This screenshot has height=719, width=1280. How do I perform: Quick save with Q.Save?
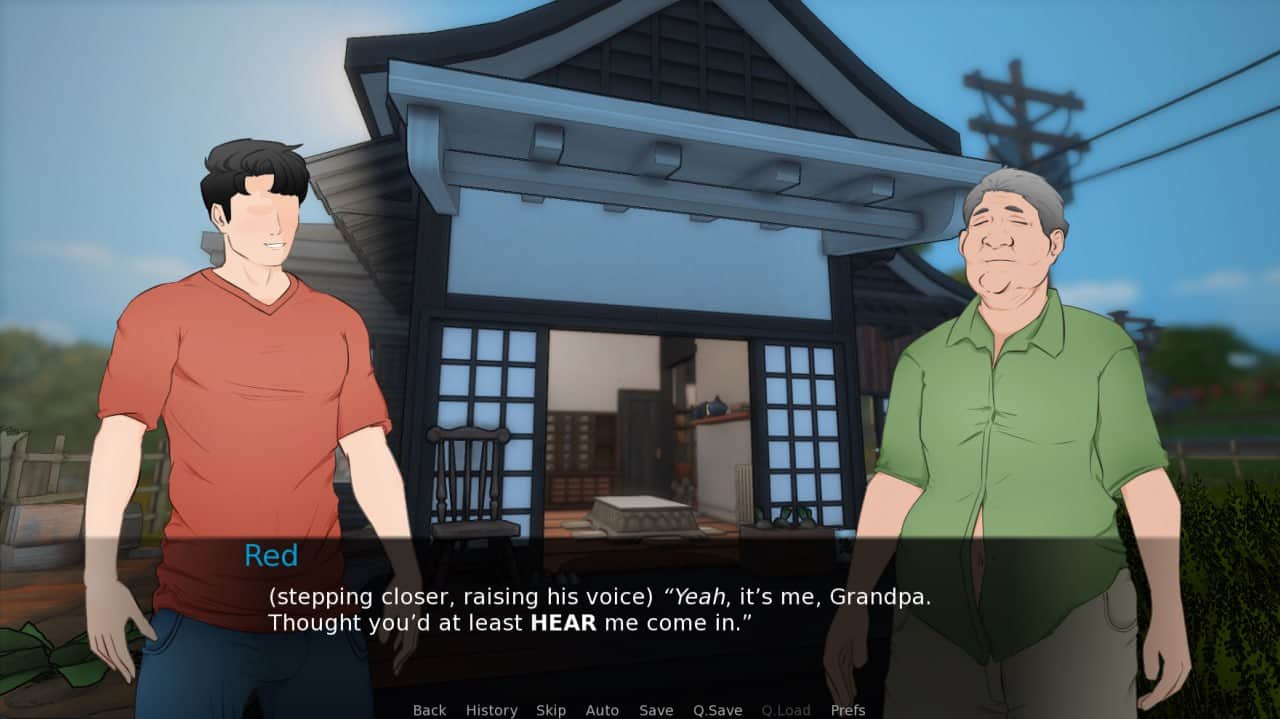pyautogui.click(x=717, y=710)
